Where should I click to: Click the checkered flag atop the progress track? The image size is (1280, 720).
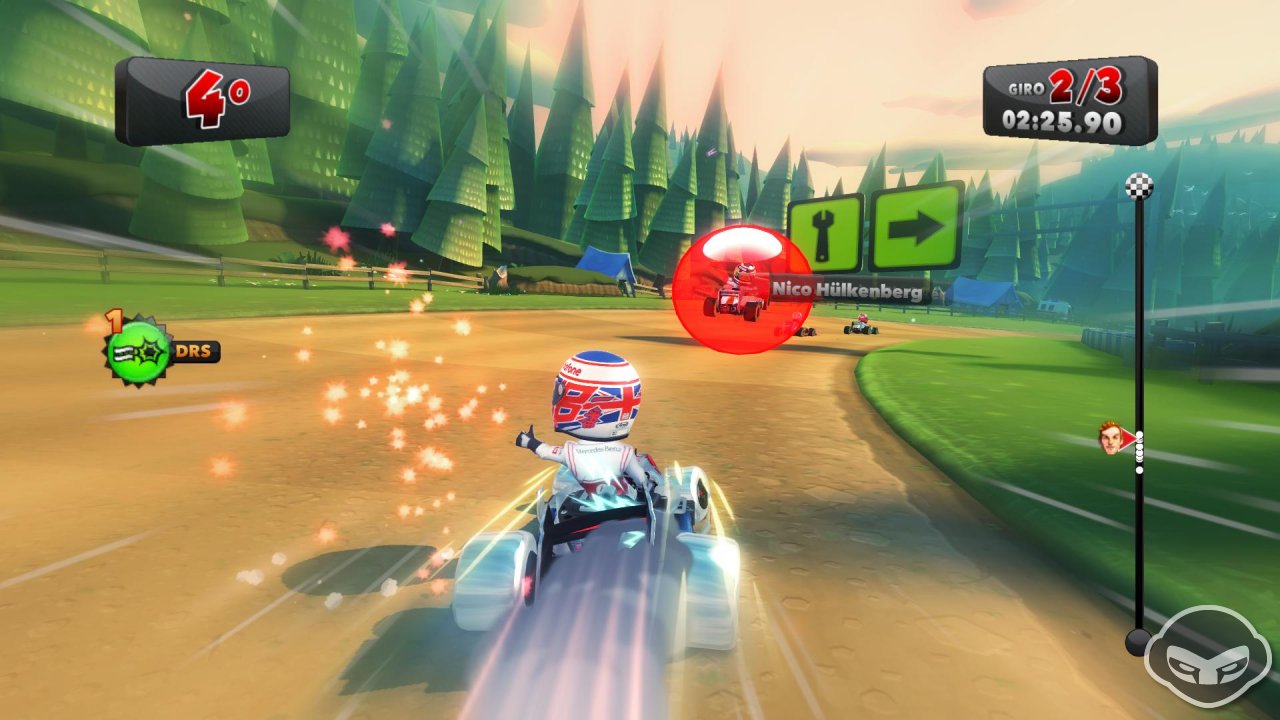[1139, 186]
